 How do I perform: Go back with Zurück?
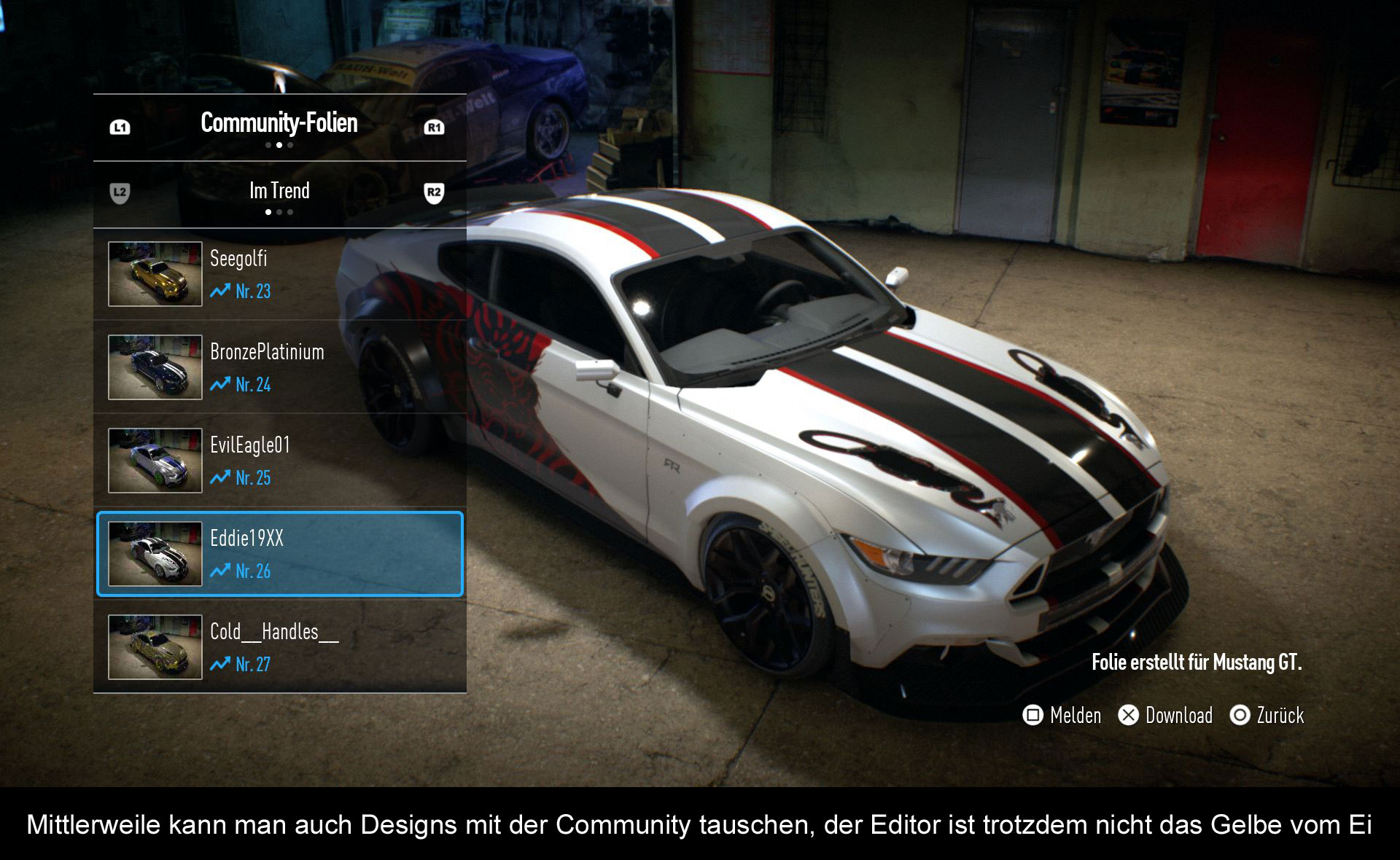[x=1267, y=716]
